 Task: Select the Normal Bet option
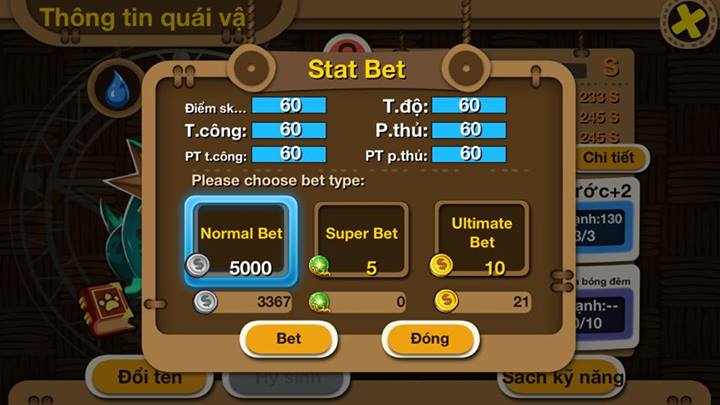point(241,240)
